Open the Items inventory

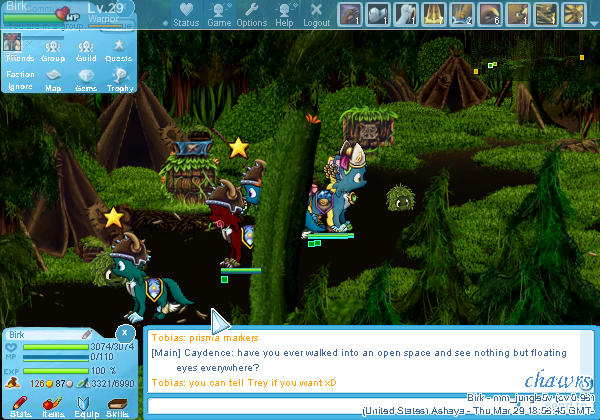tap(53, 405)
